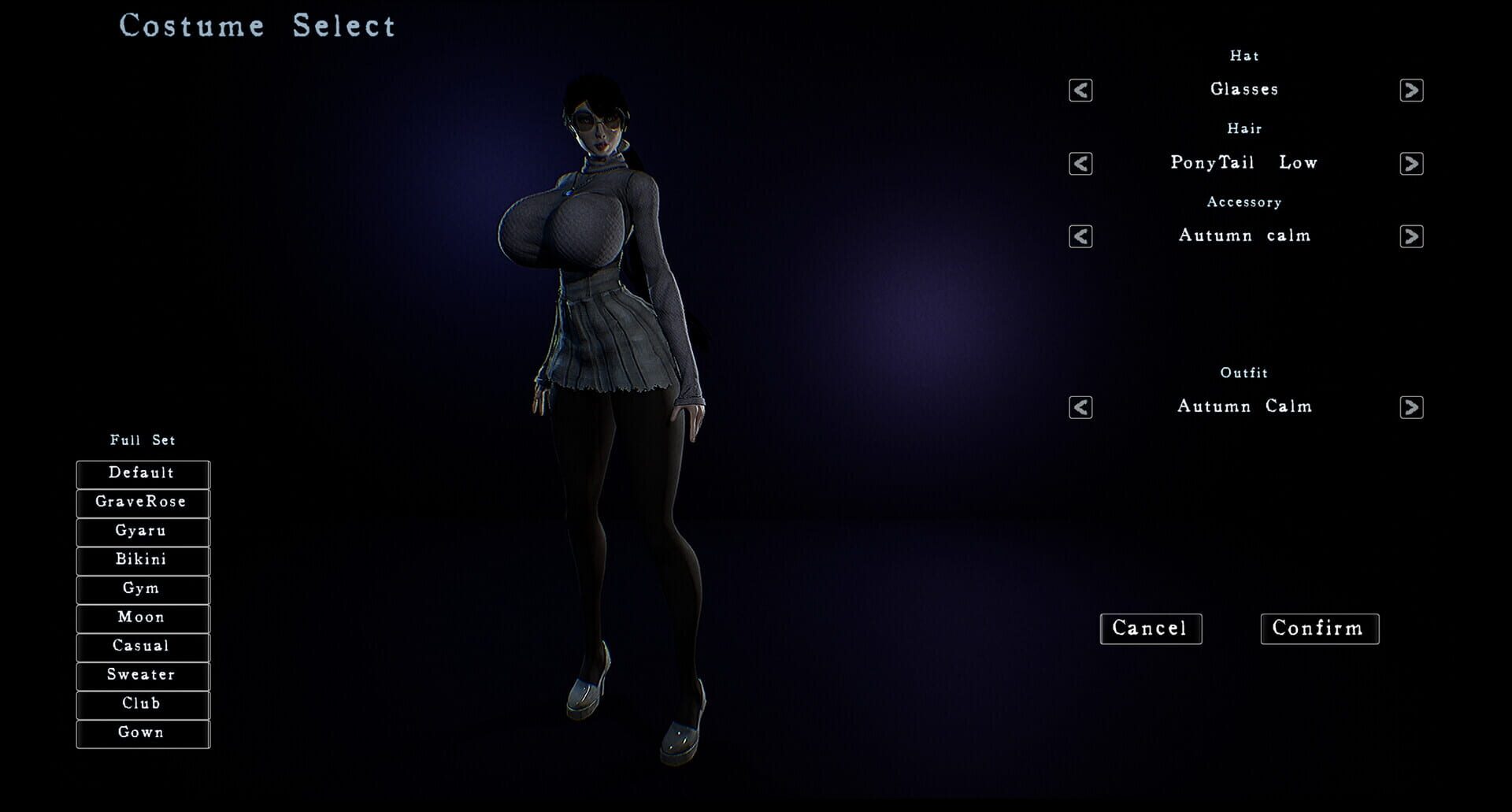Image resolution: width=1512 pixels, height=812 pixels.
Task: Select the Casual costume set
Action: click(x=142, y=647)
